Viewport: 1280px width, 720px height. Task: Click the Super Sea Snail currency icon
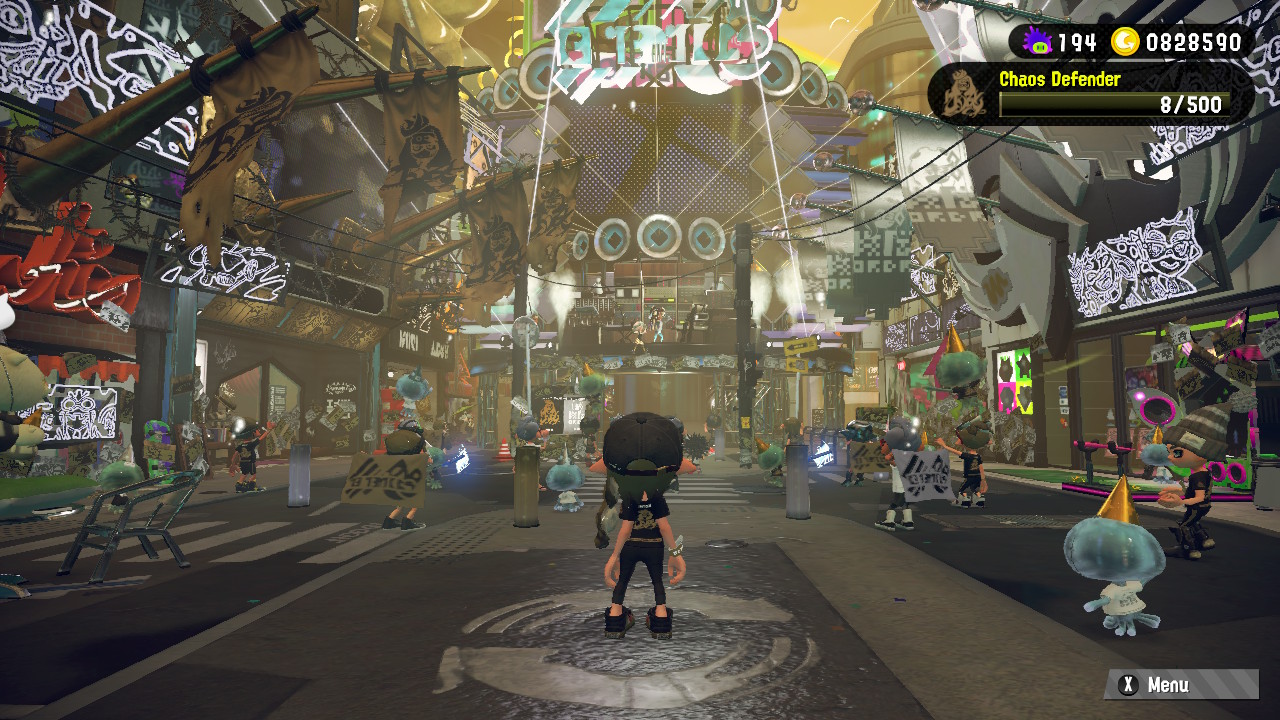coord(1039,42)
